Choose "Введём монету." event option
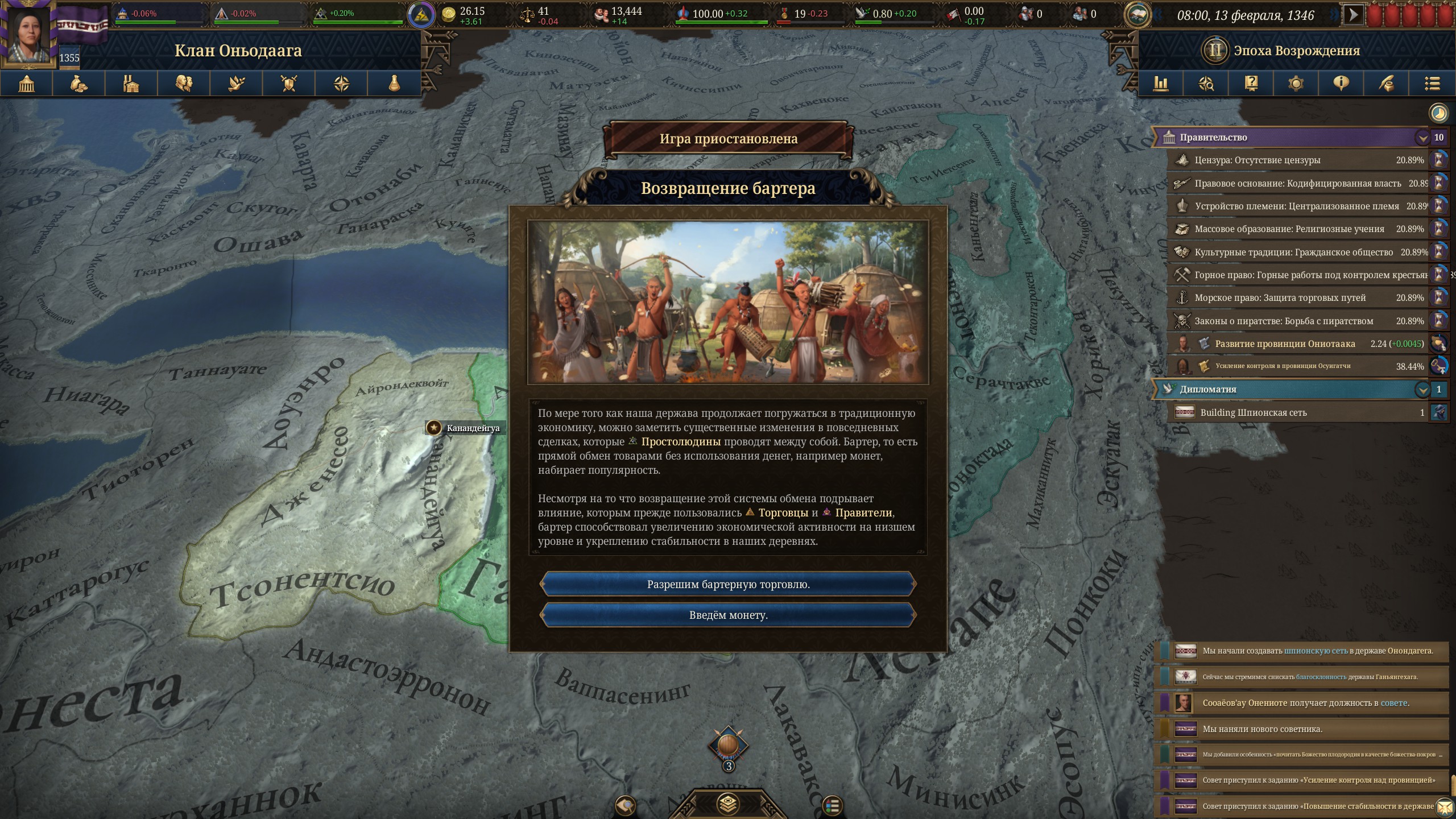 (728, 615)
